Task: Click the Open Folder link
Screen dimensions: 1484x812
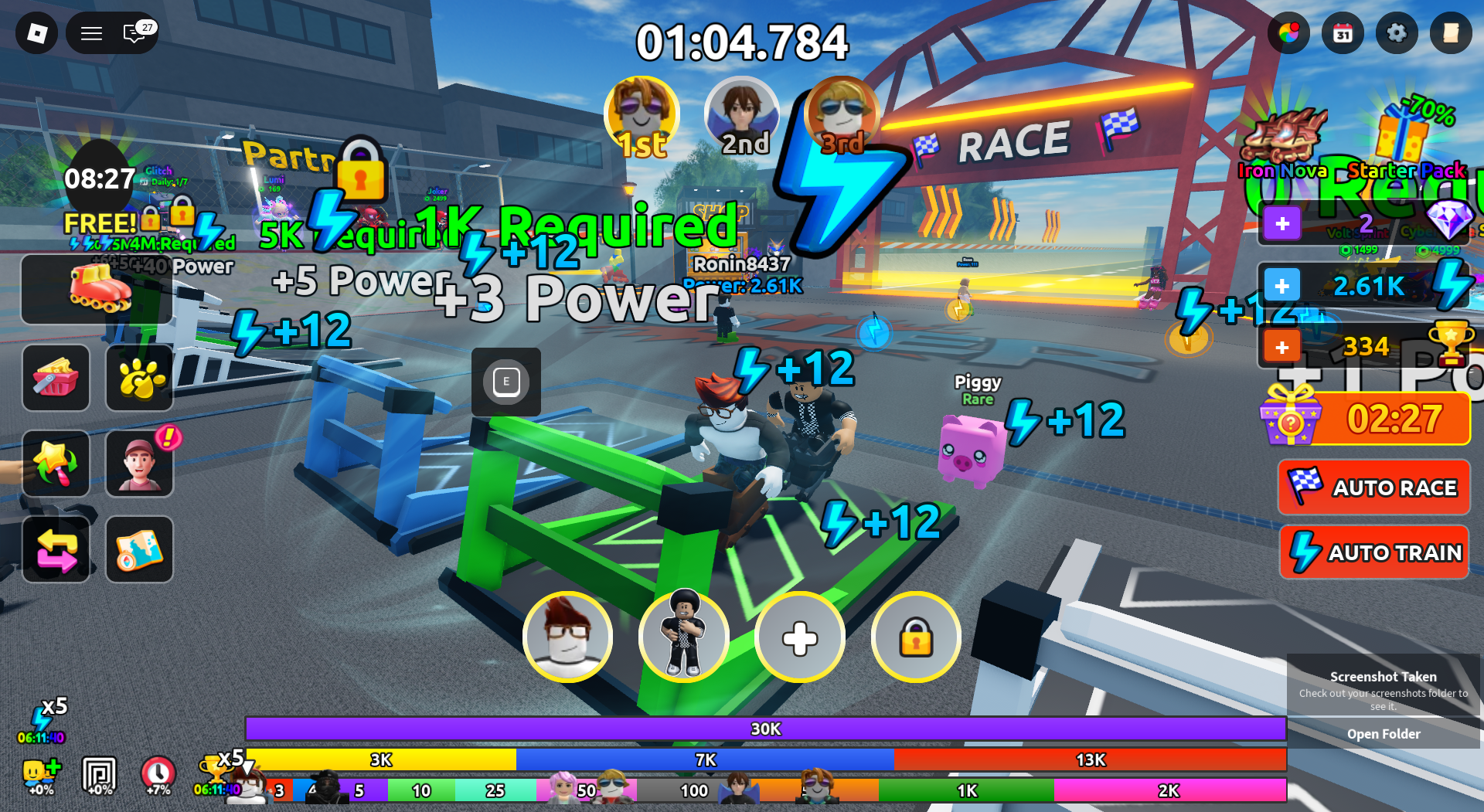Action: coord(1384,733)
